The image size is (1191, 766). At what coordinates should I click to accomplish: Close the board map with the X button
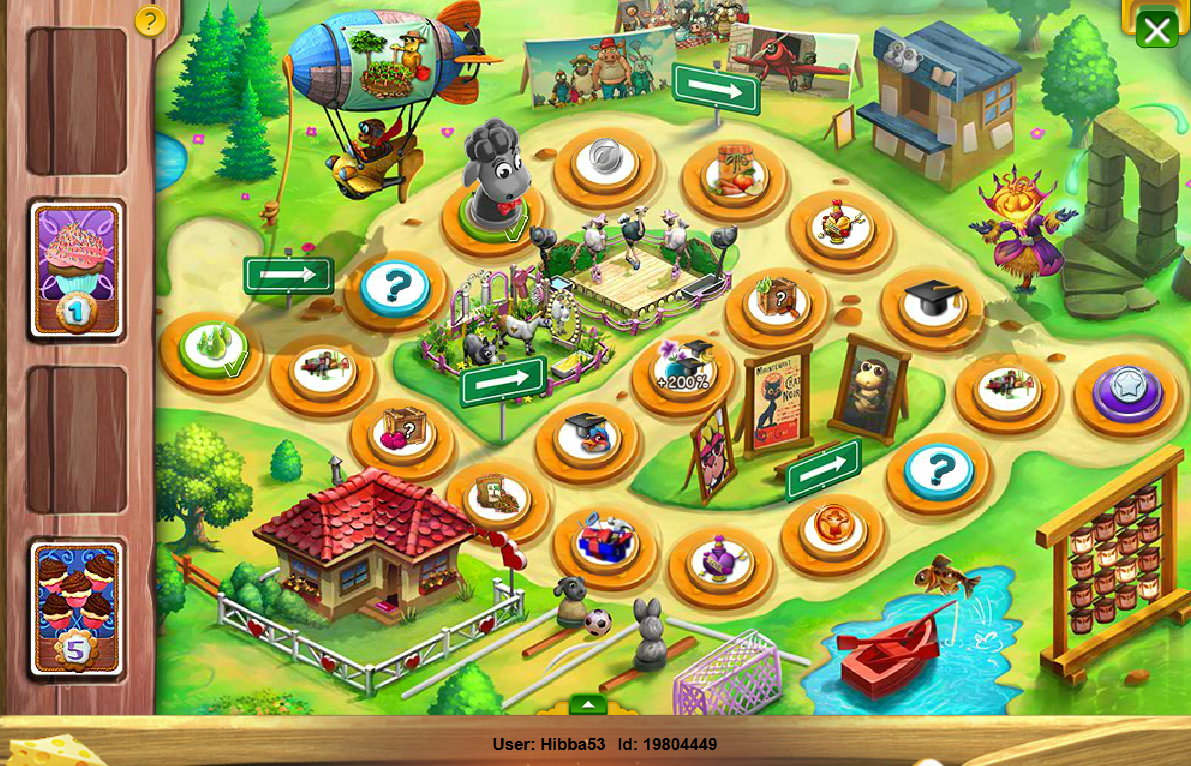click(1157, 30)
